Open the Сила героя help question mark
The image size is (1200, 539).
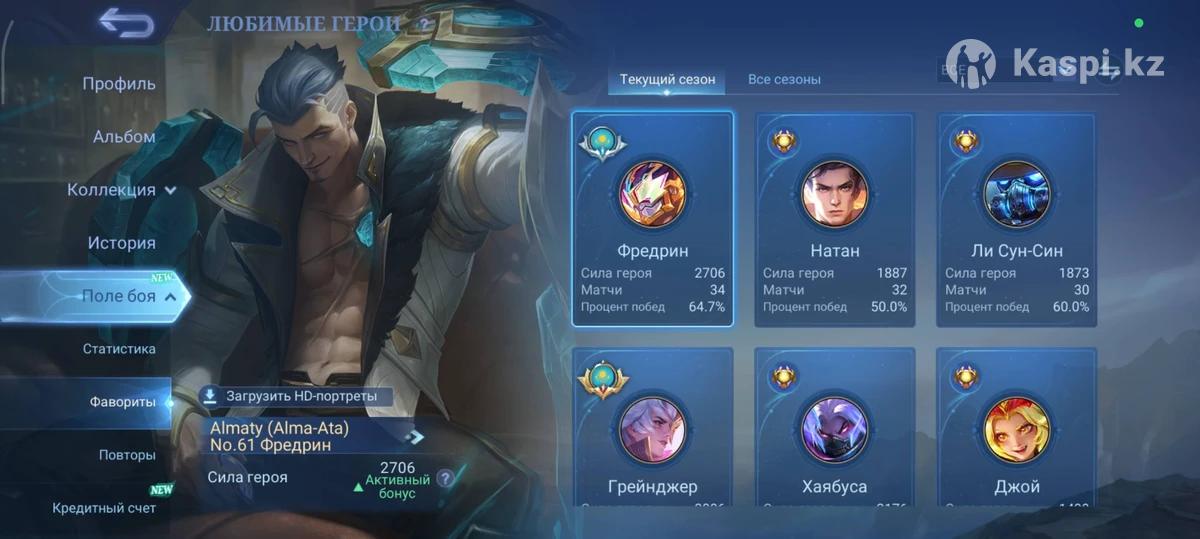(445, 478)
